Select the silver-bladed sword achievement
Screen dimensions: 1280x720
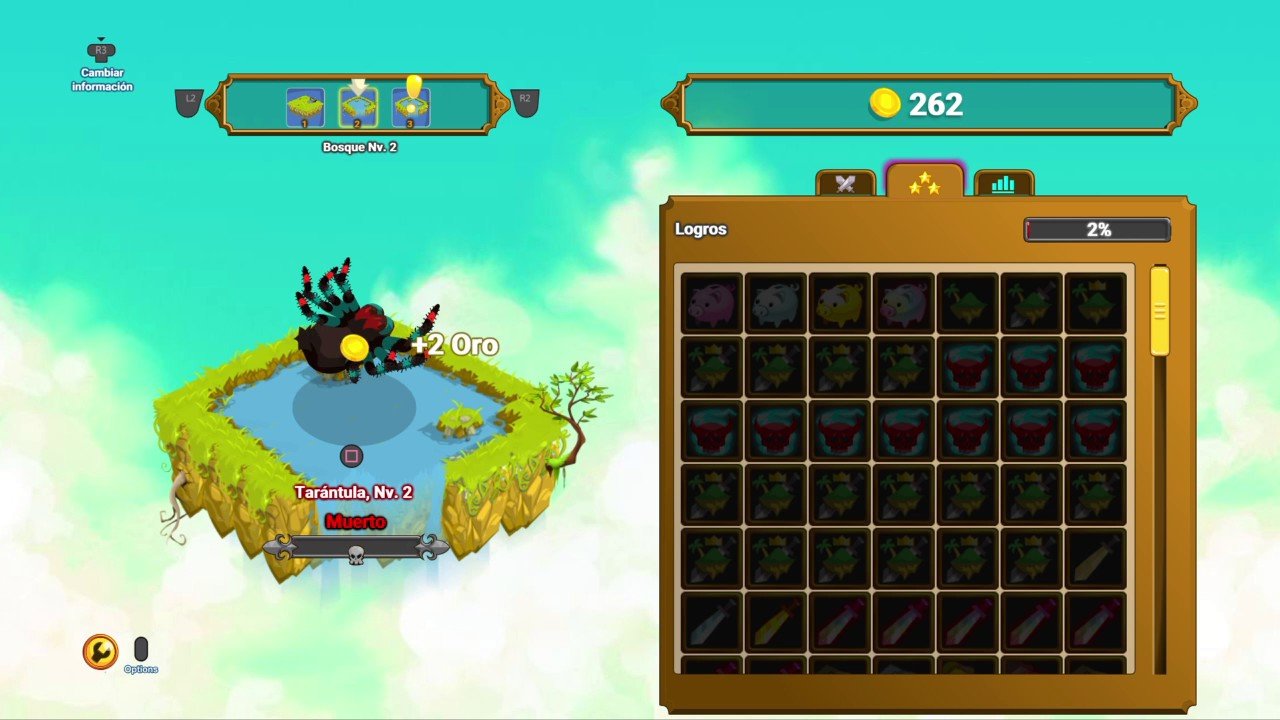click(712, 622)
